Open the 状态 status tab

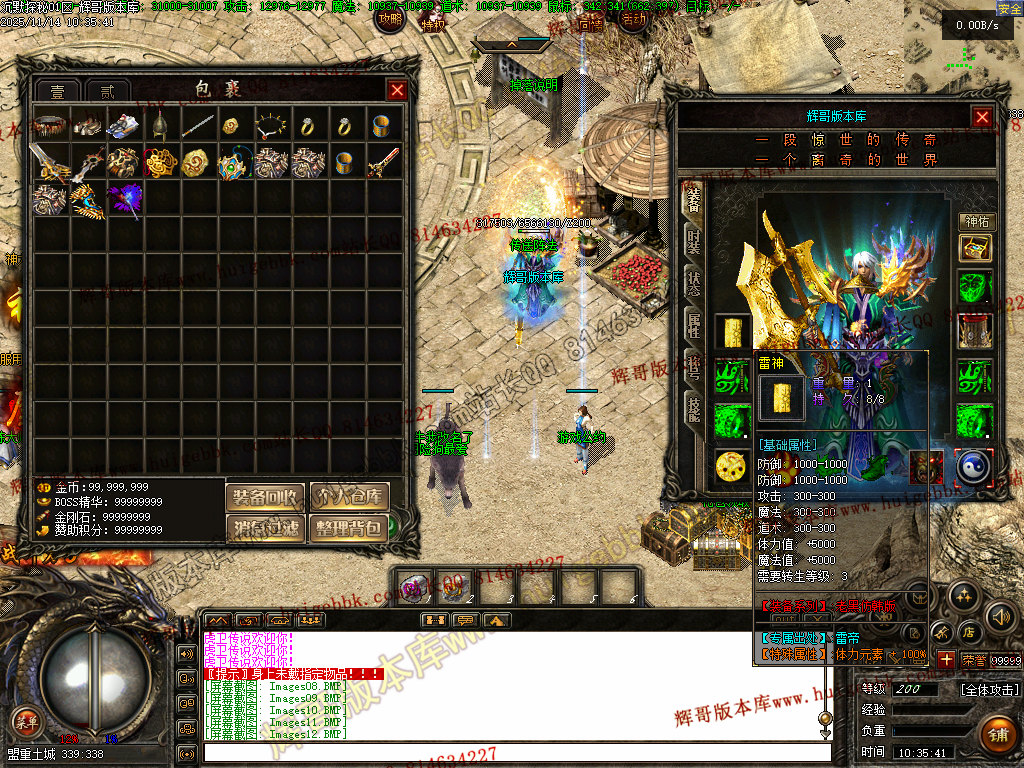click(693, 283)
